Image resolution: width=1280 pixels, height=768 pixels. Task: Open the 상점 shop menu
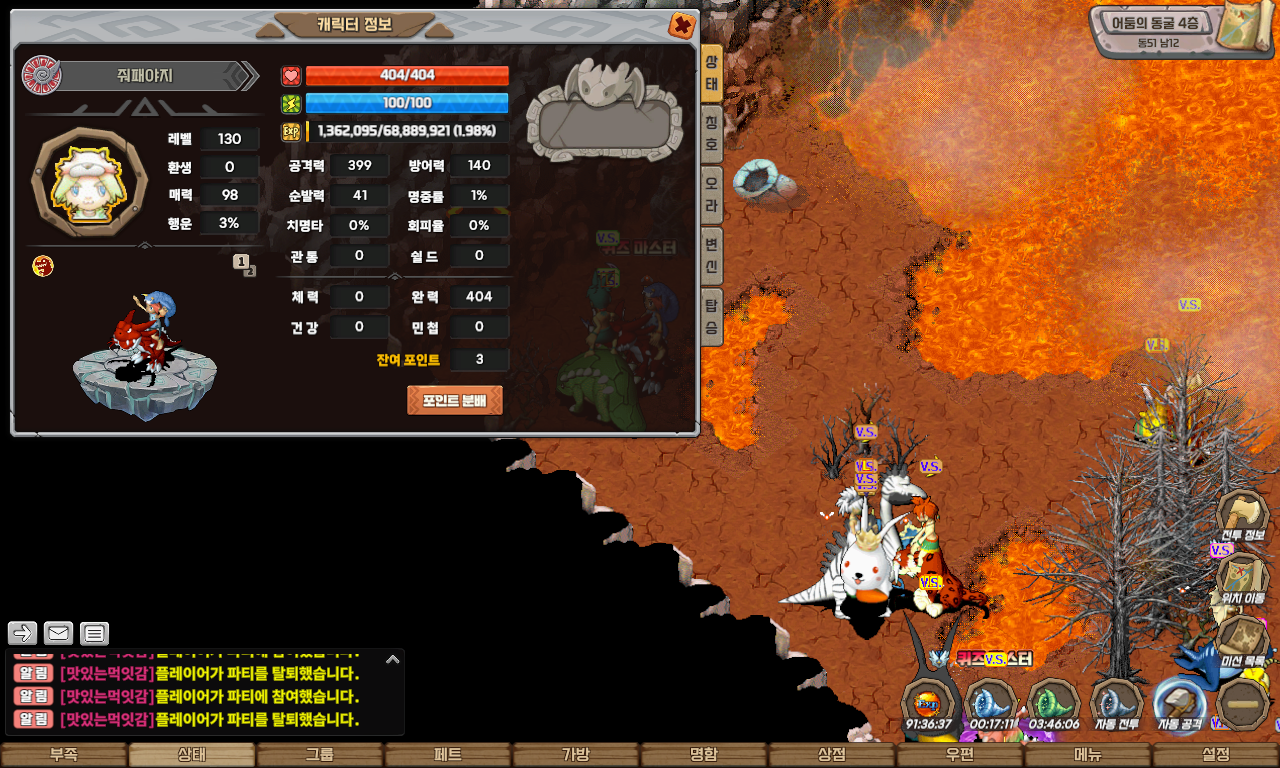point(832,755)
